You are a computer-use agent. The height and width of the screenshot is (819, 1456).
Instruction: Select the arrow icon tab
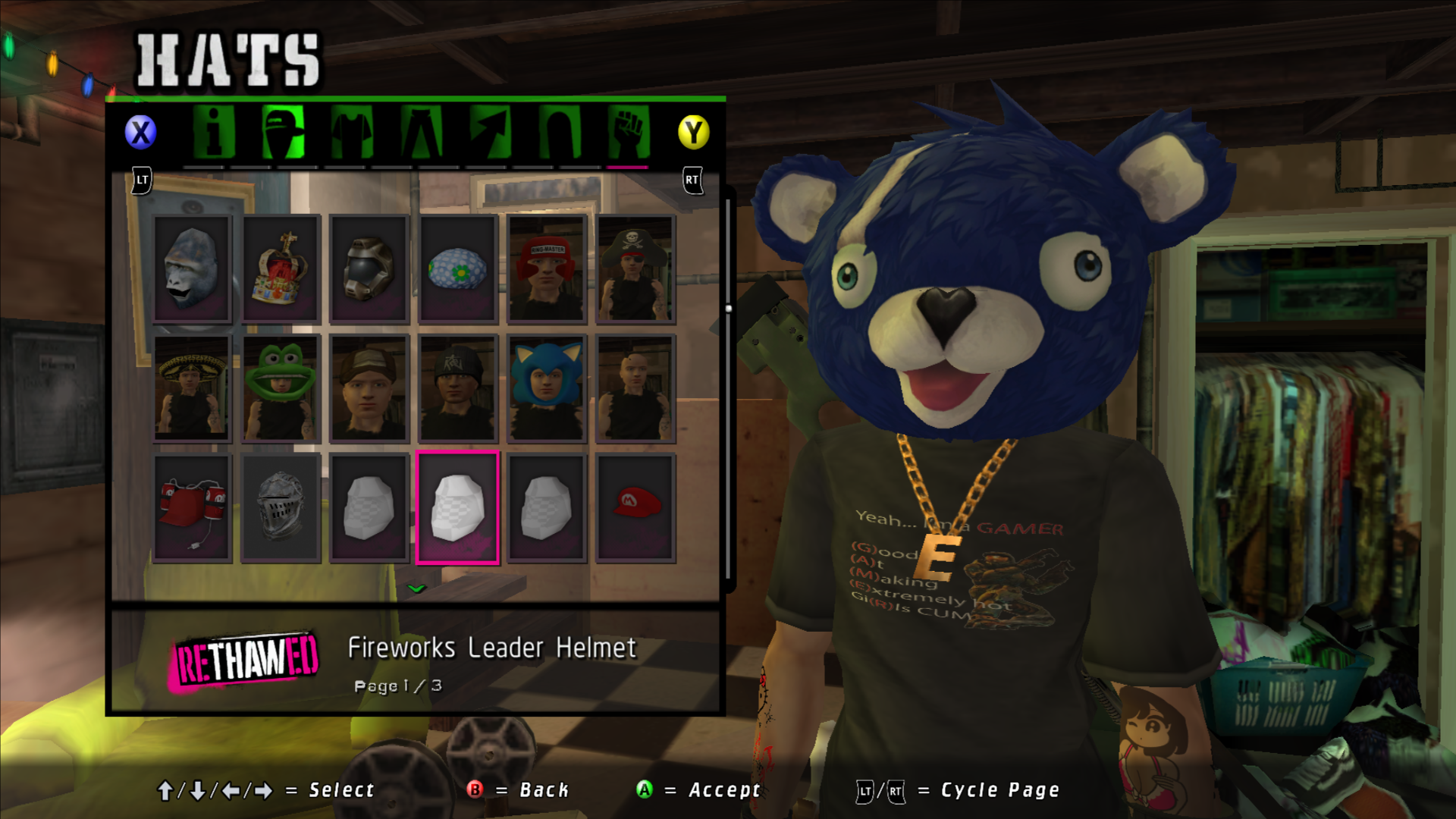point(490,132)
